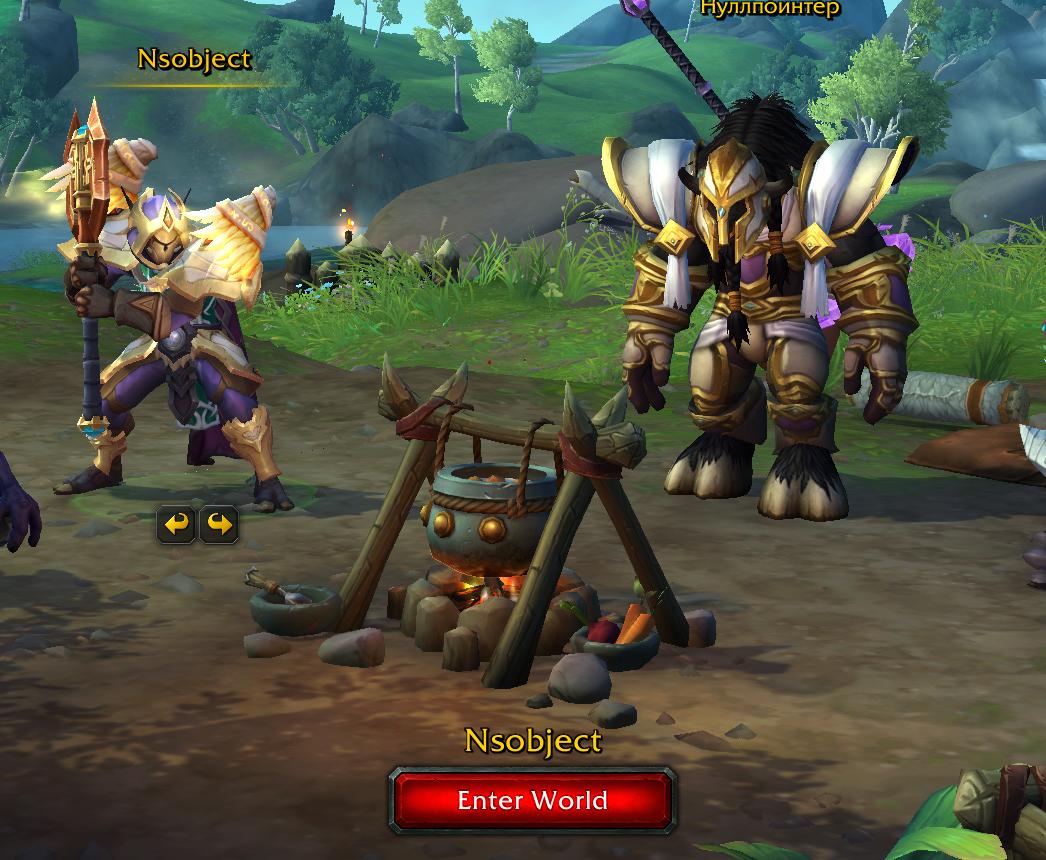Rotate character with the left arrow button
This screenshot has height=860, width=1046.
click(177, 524)
